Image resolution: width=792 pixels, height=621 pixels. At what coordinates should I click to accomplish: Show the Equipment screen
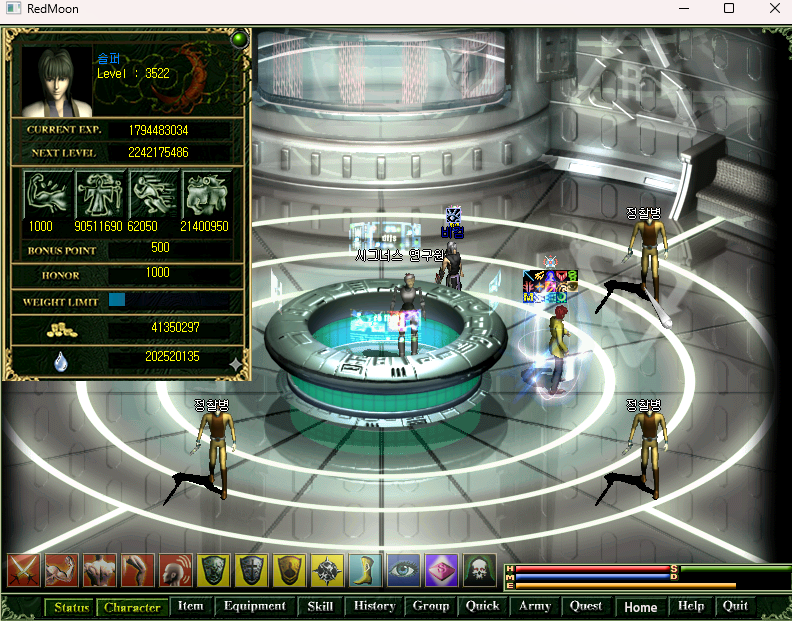coord(255,606)
